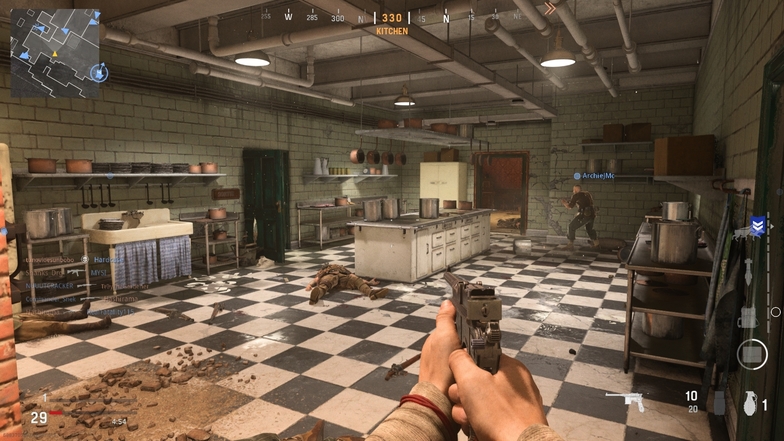The image size is (784, 441).
Task: Activate the circular field upgrade icon
Action: [751, 353]
